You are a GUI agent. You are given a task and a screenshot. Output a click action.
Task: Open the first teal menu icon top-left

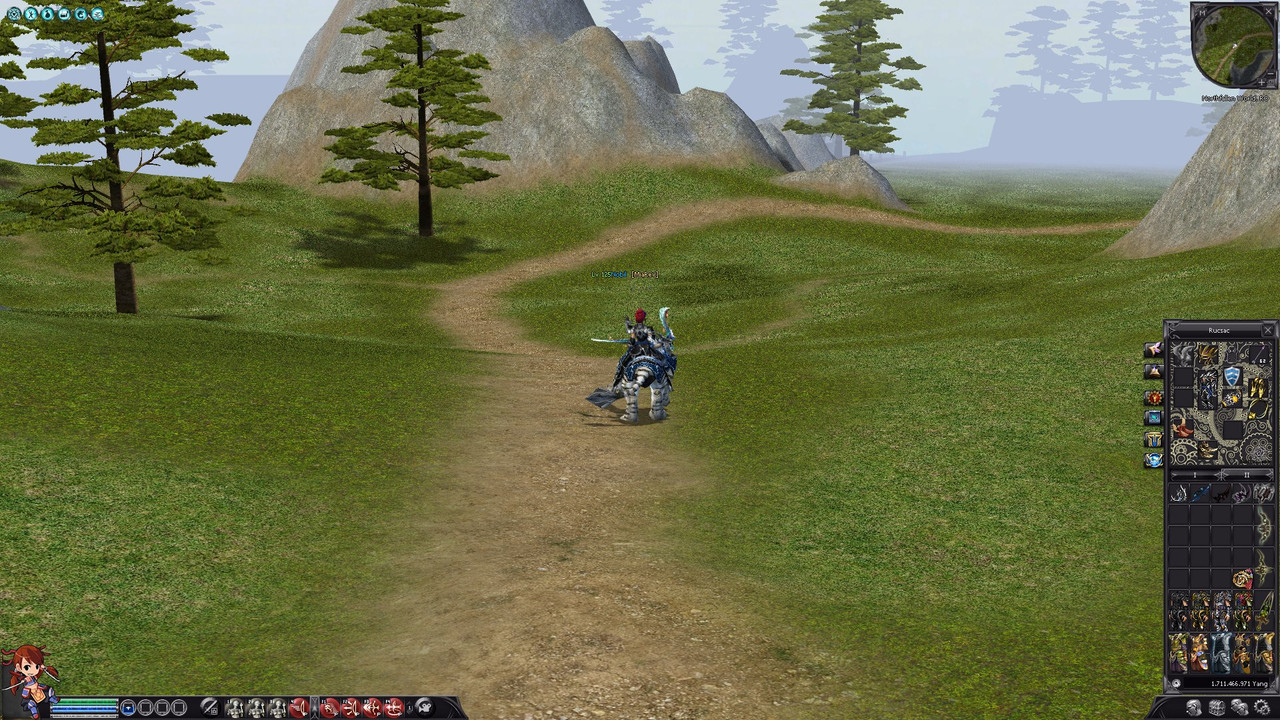tap(14, 13)
